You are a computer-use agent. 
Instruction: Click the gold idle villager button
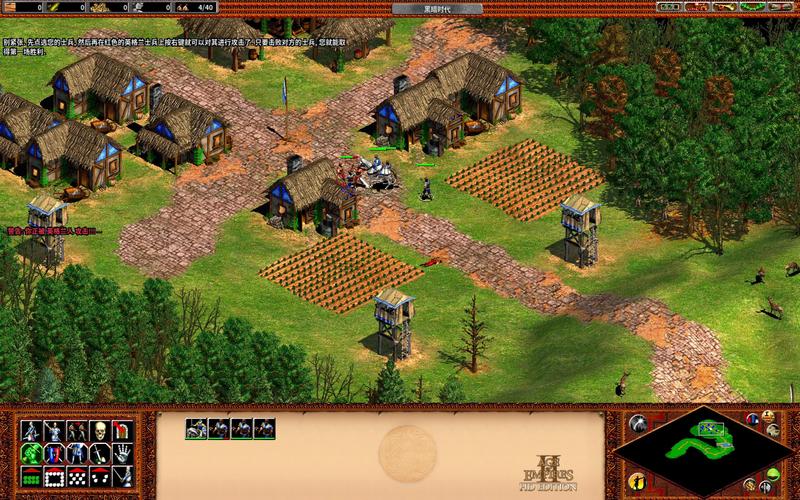click(x=637, y=479)
